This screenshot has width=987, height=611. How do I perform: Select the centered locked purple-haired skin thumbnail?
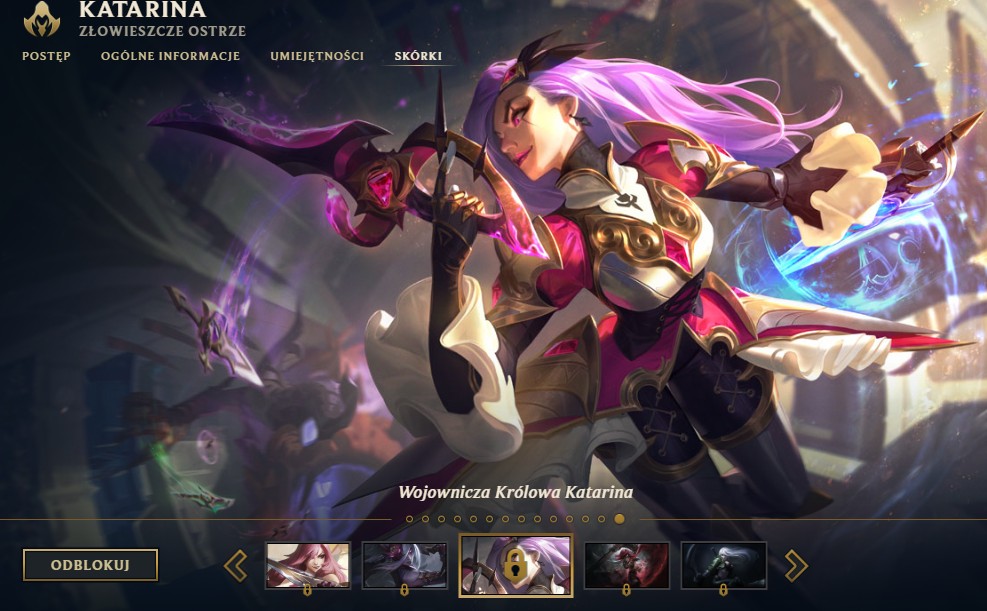(515, 565)
